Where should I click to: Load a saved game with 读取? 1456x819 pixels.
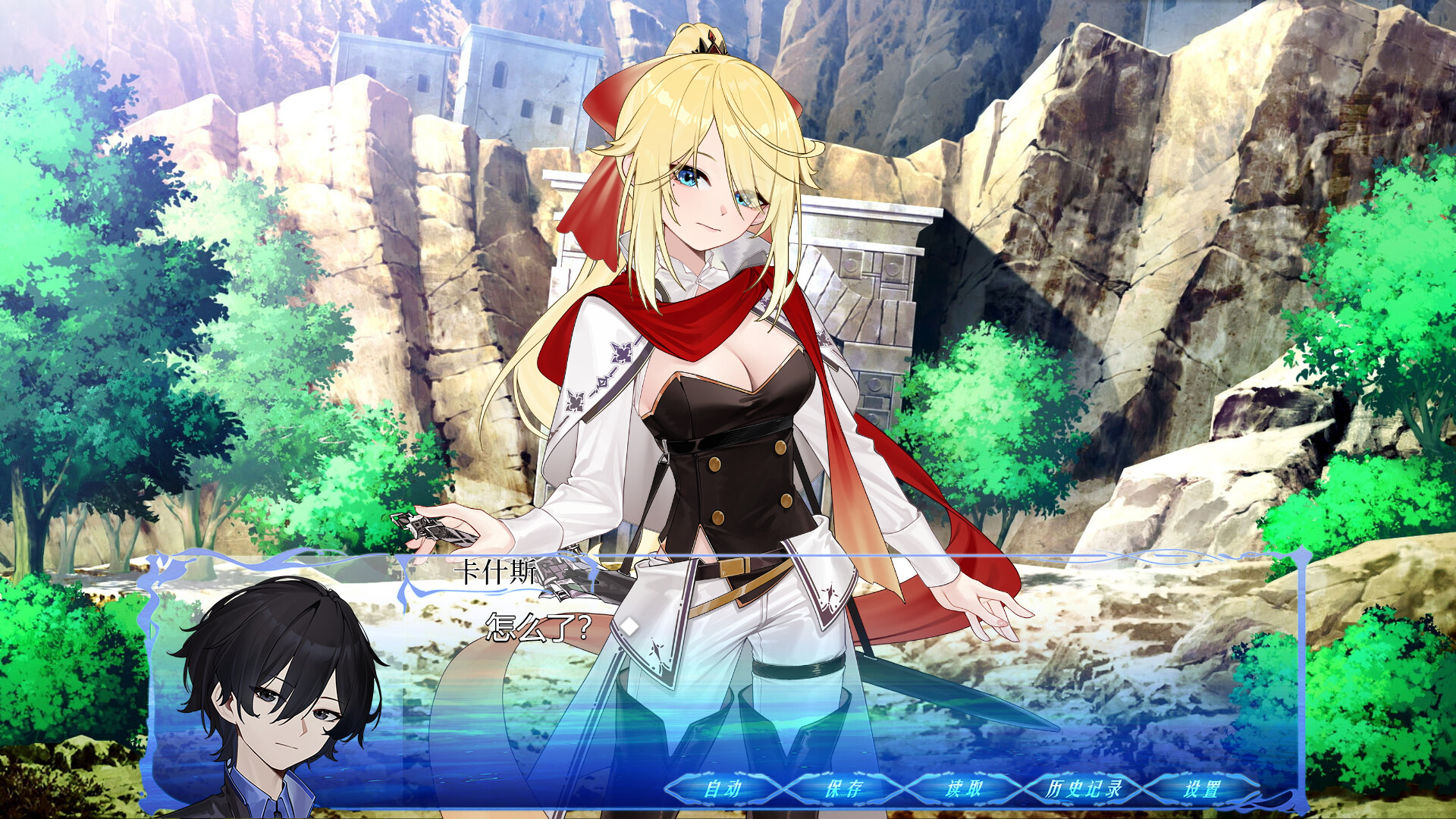click(963, 789)
